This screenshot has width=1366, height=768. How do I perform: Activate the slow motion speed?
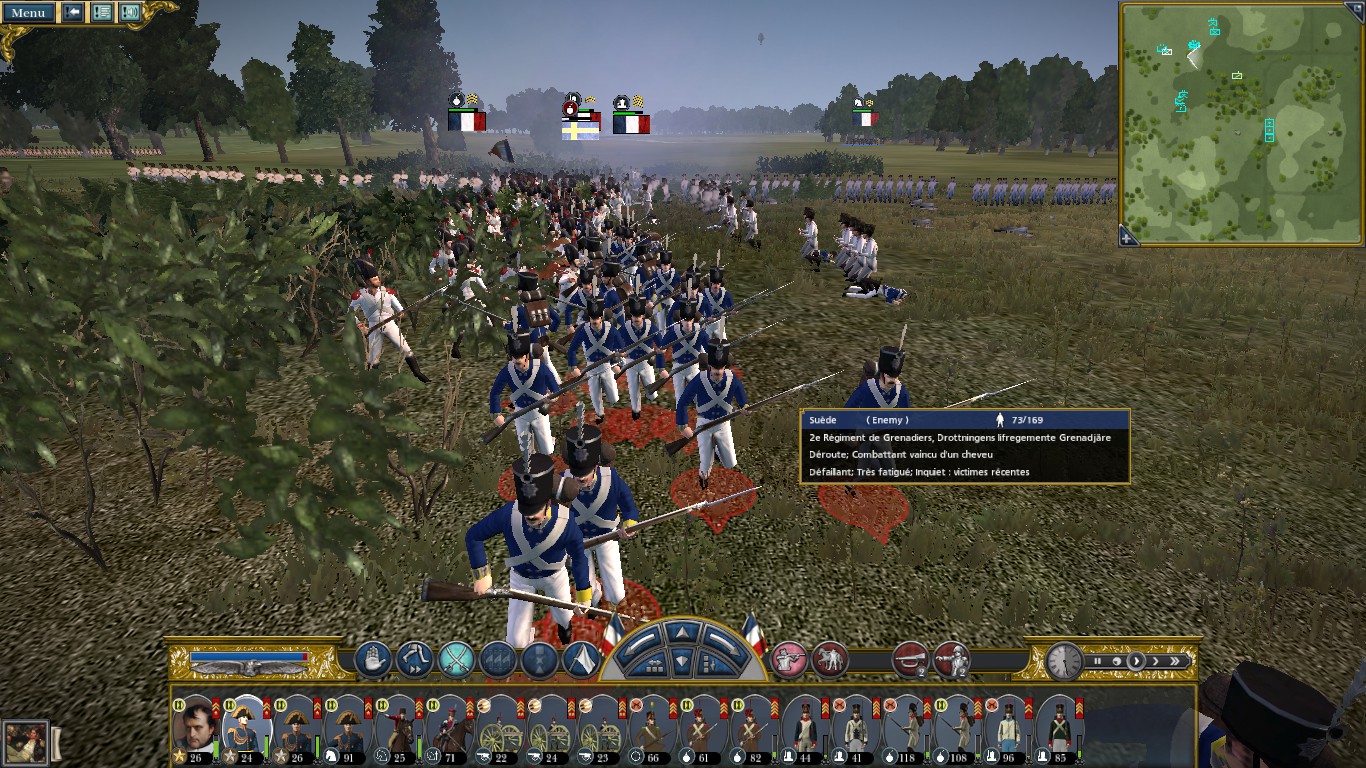(x=1116, y=661)
